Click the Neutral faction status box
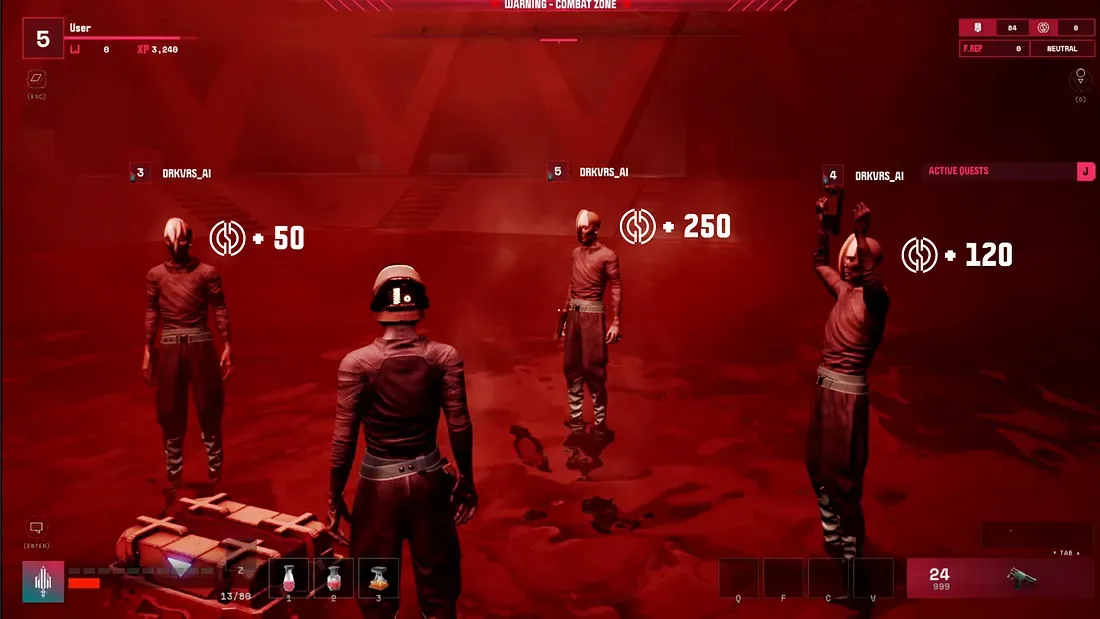Screen dimensions: 1100x619 click(1062, 48)
